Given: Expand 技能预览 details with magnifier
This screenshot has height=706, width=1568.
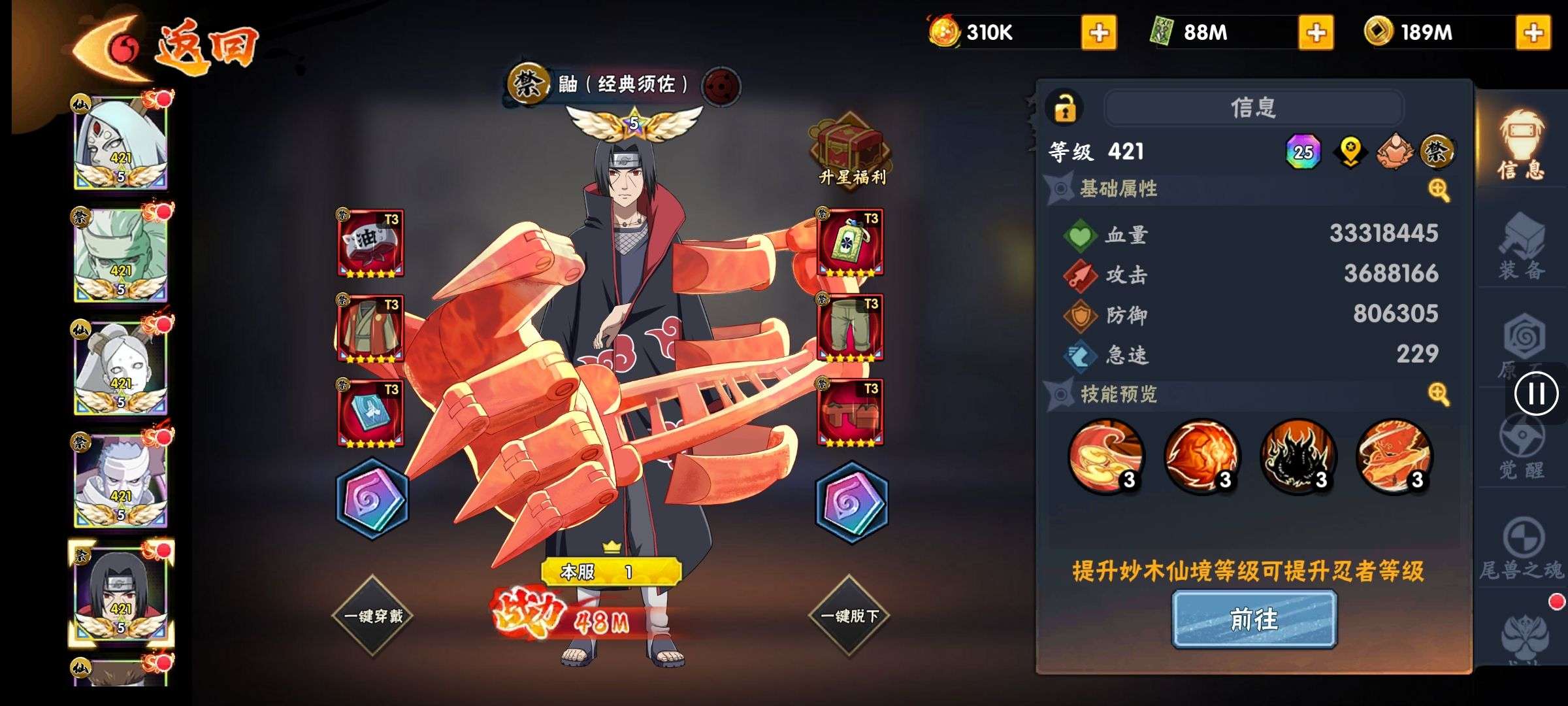Looking at the screenshot, I should point(1439,394).
